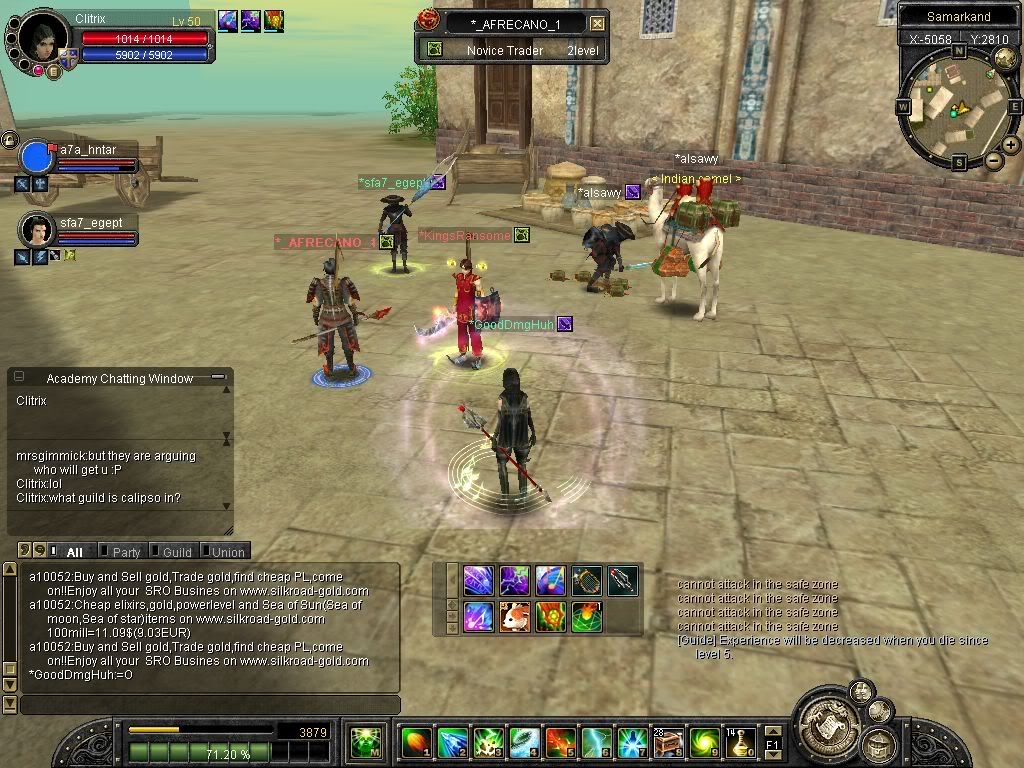Viewport: 1024px width, 768px height.
Task: Select party member a7a_hntar's portrait
Action: (x=37, y=158)
